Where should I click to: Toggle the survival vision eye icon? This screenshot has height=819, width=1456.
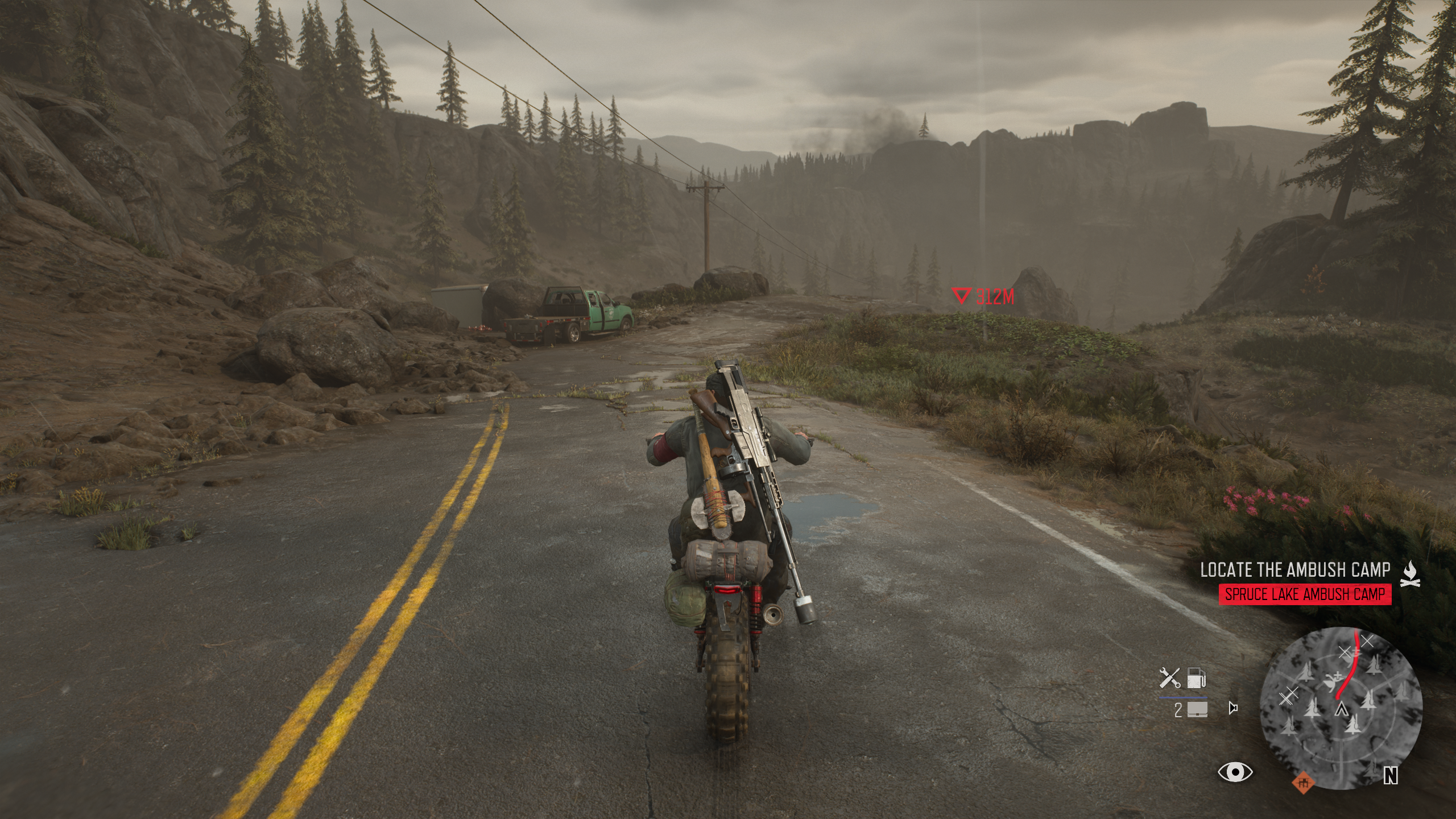tap(1235, 772)
